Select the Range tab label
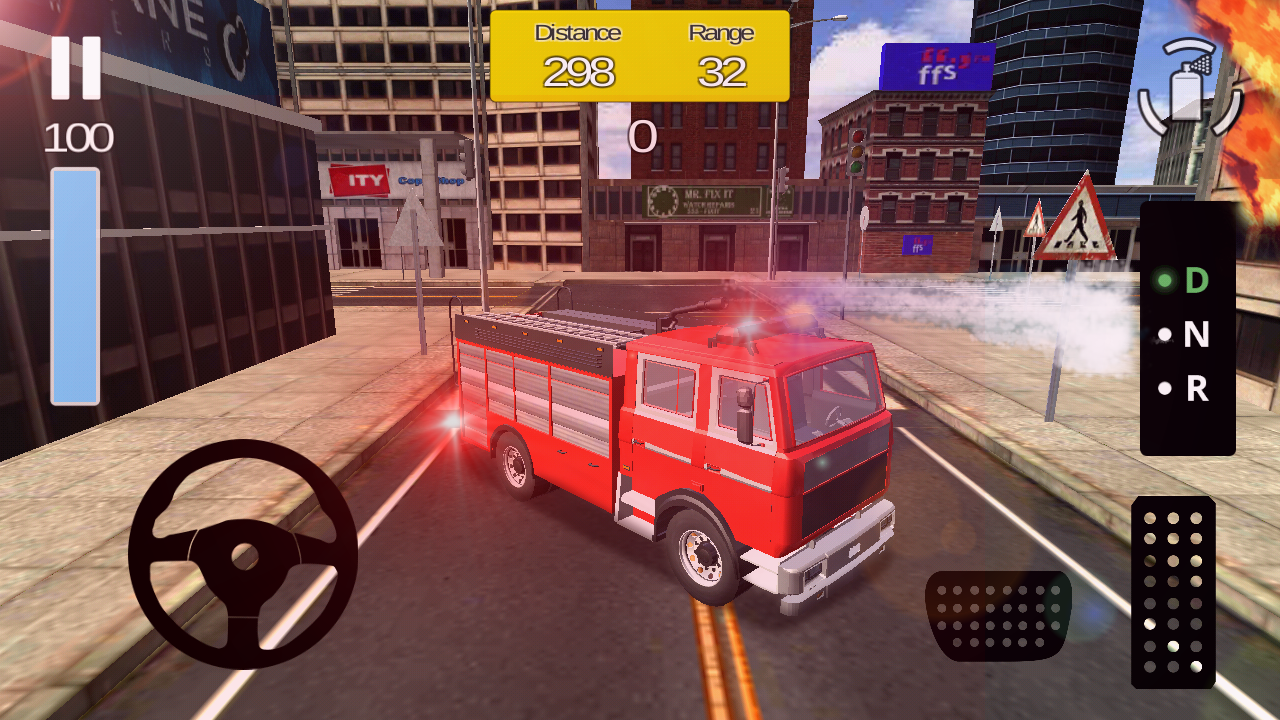 point(722,33)
